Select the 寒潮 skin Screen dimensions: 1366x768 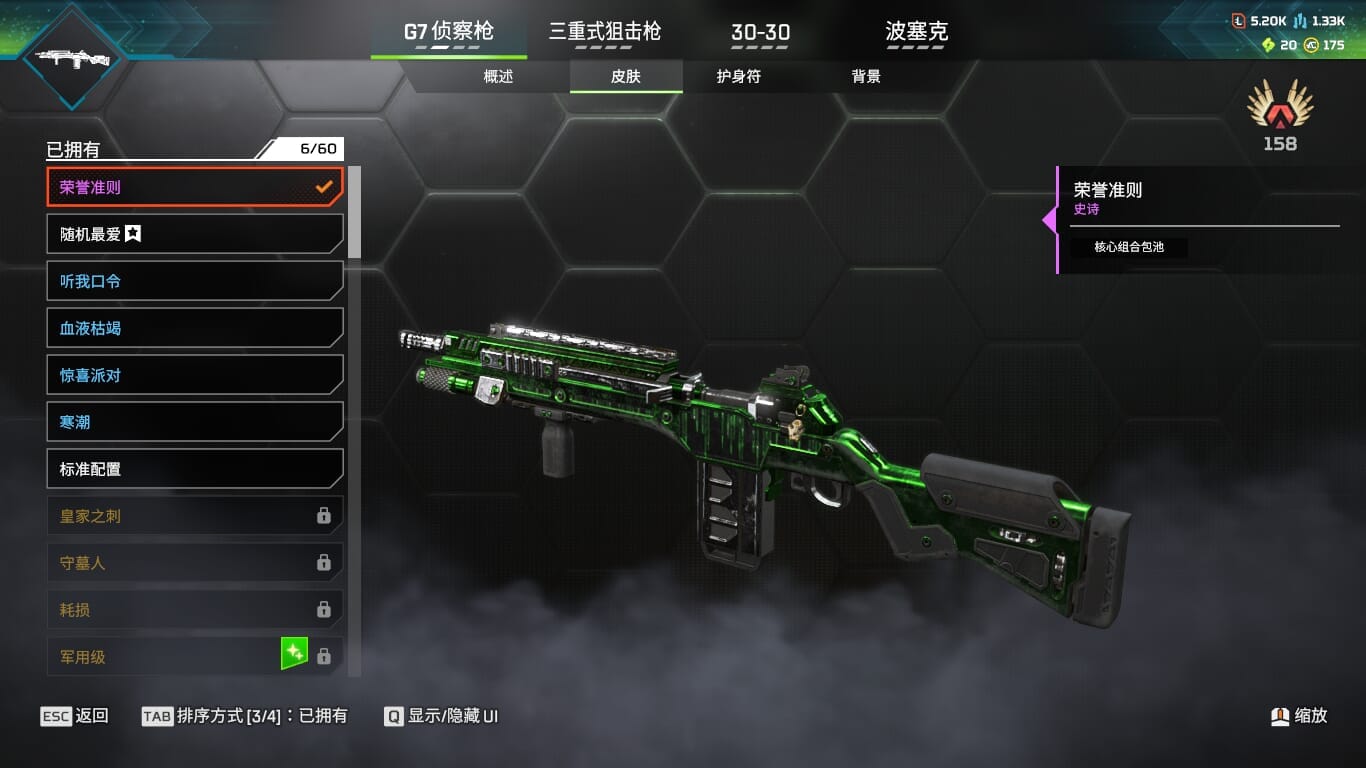[x=195, y=422]
